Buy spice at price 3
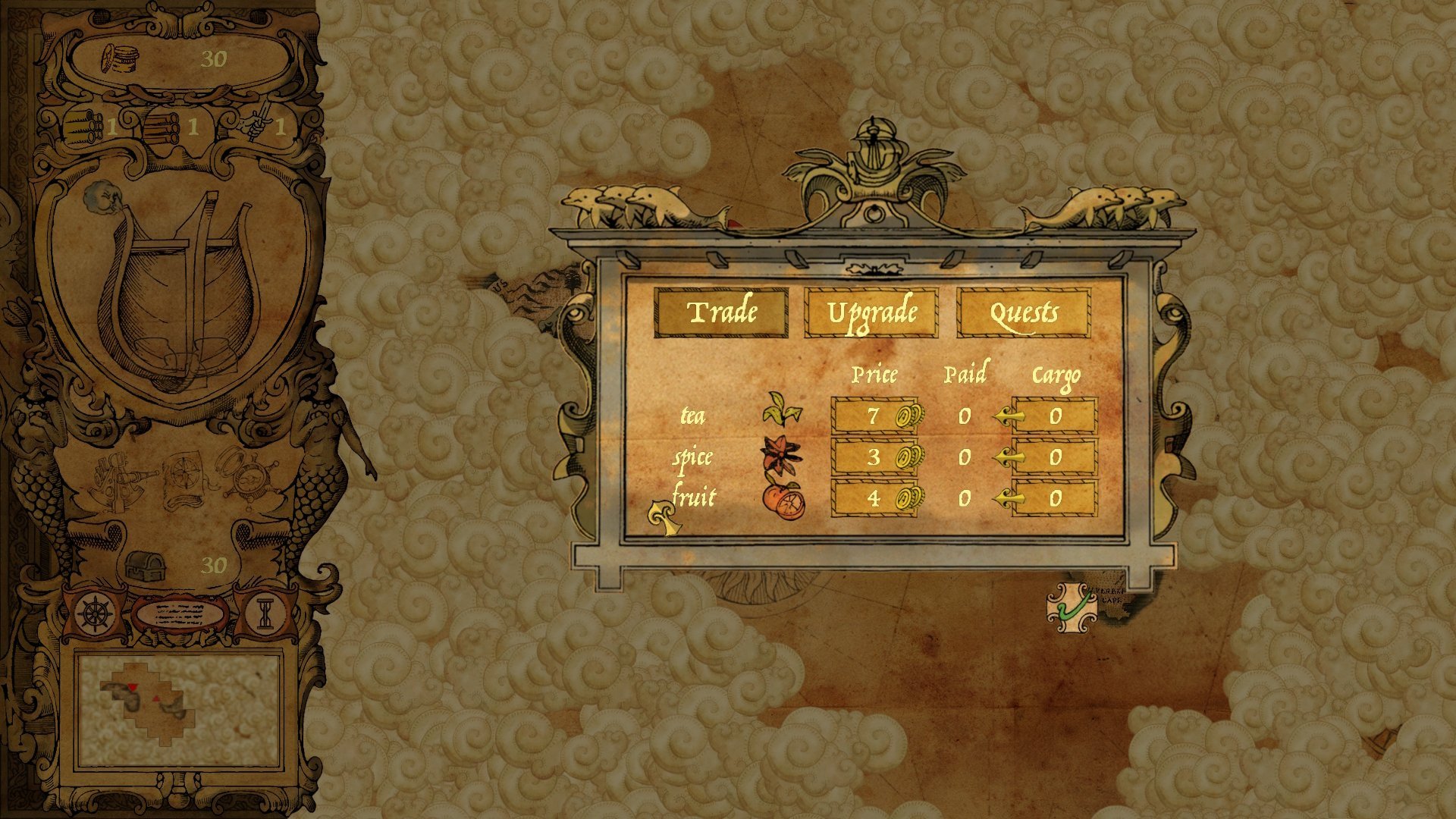 [x=874, y=457]
